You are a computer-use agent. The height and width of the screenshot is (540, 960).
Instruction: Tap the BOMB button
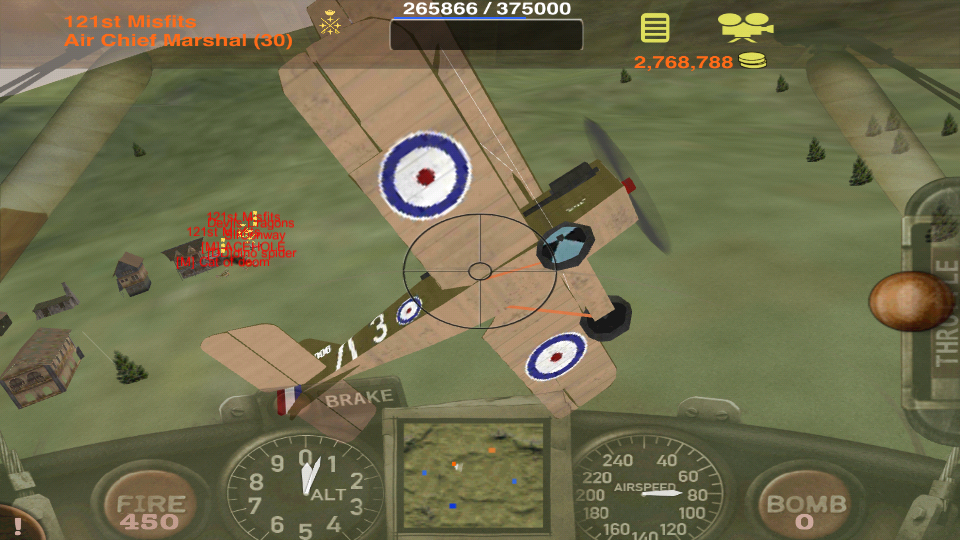[805, 511]
